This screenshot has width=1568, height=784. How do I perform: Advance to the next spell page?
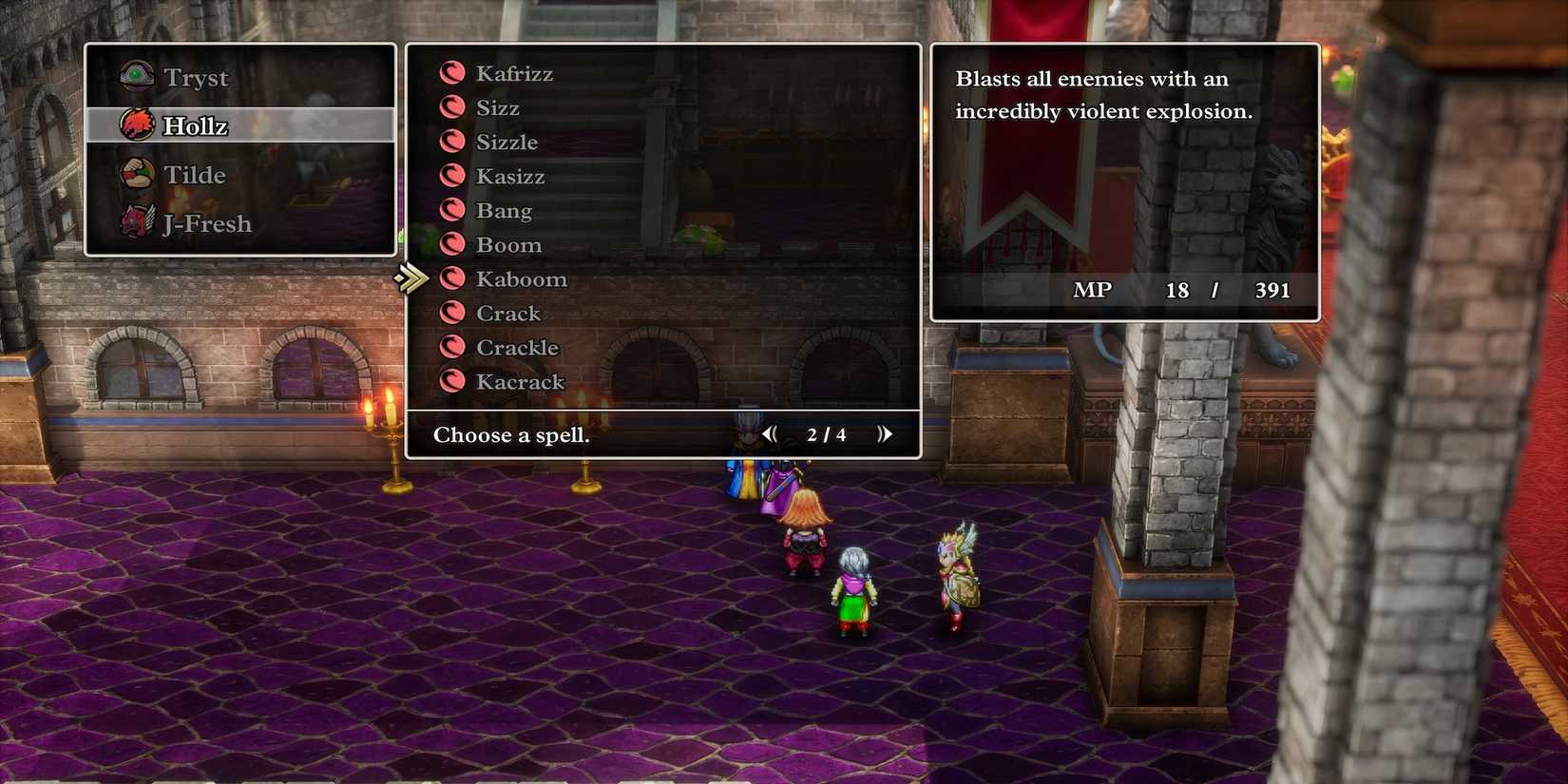point(886,433)
